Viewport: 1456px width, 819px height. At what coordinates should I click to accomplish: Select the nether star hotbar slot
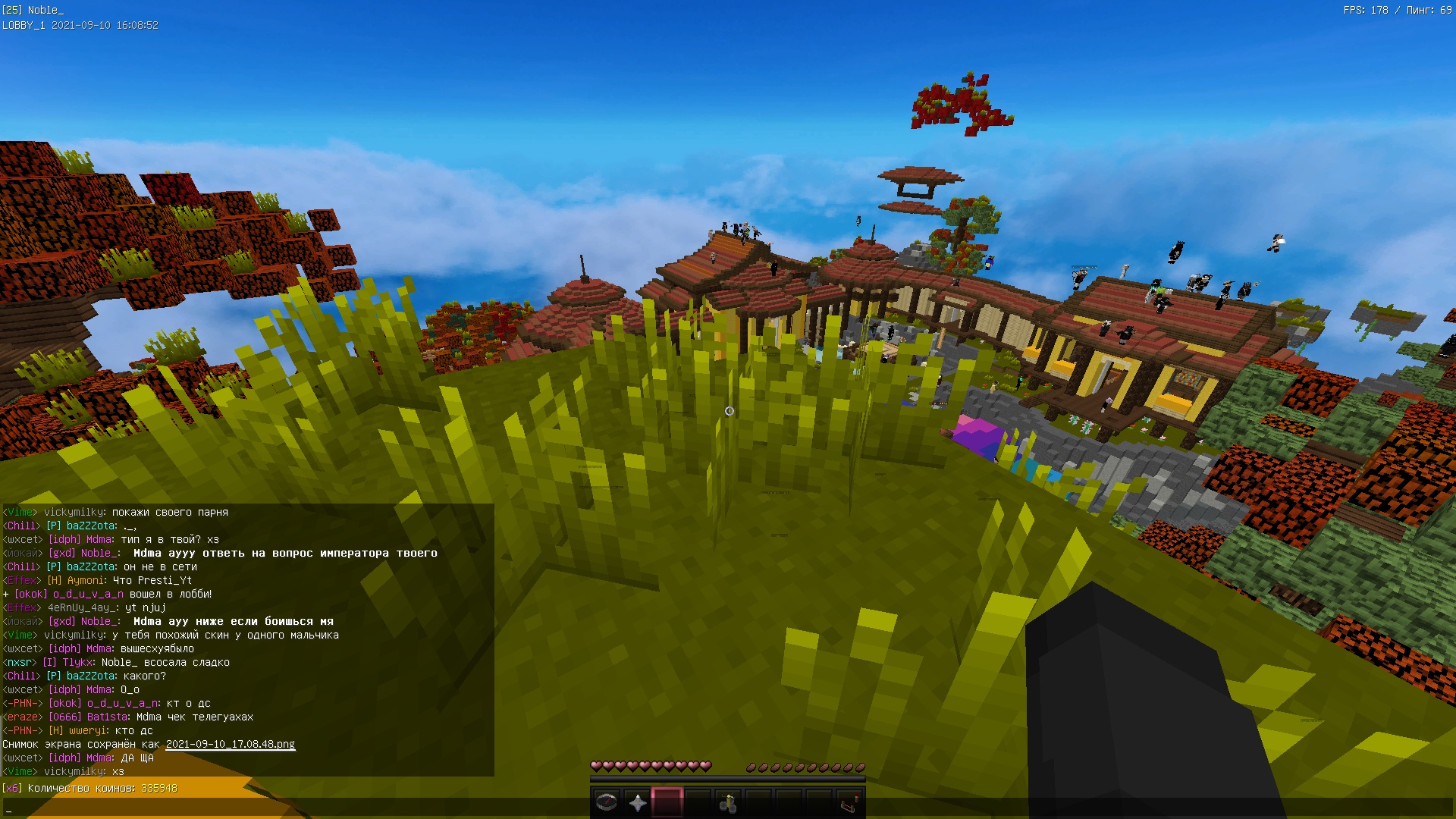pyautogui.click(x=637, y=802)
